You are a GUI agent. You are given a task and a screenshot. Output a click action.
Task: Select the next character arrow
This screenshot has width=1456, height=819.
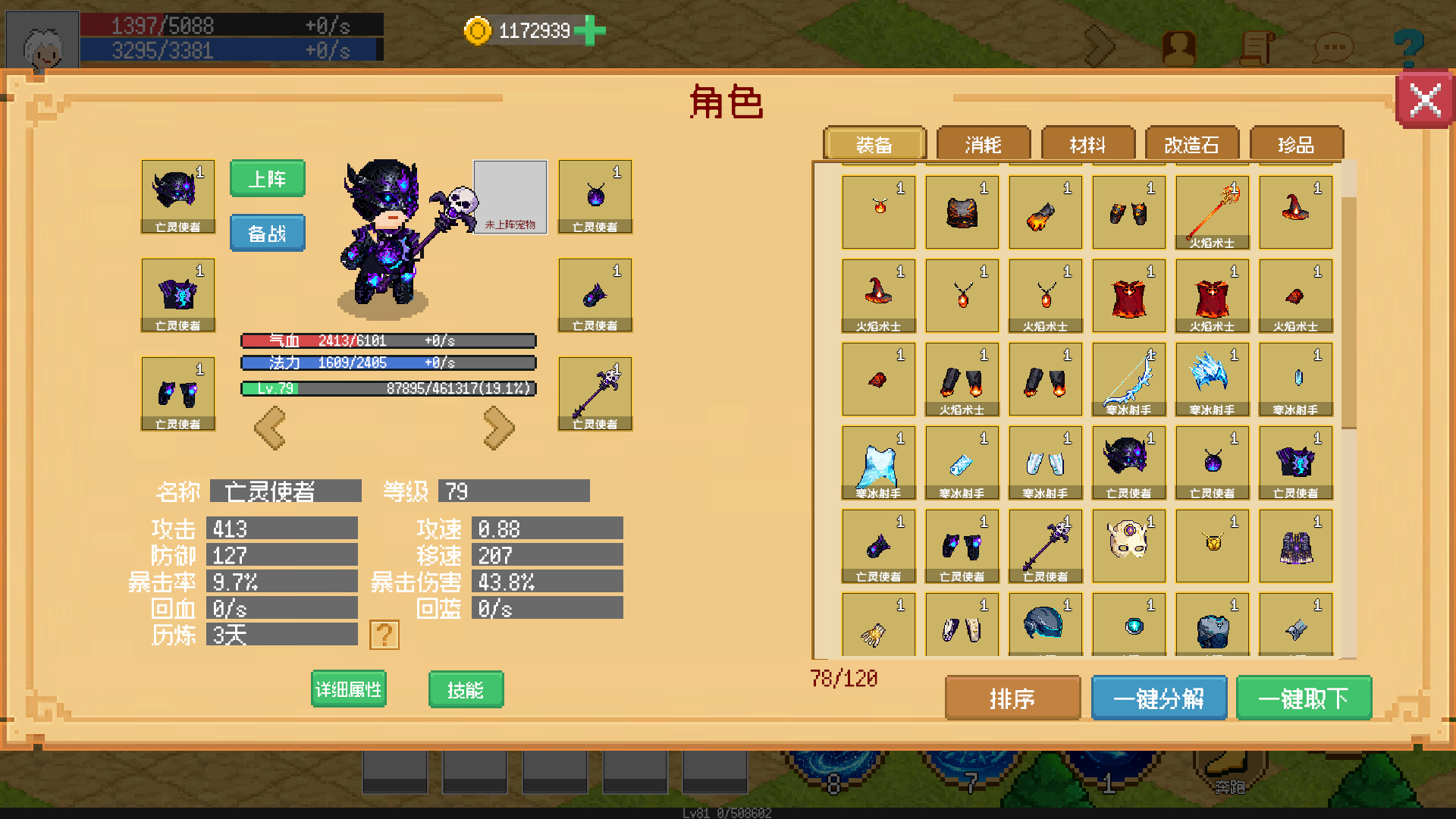(498, 428)
